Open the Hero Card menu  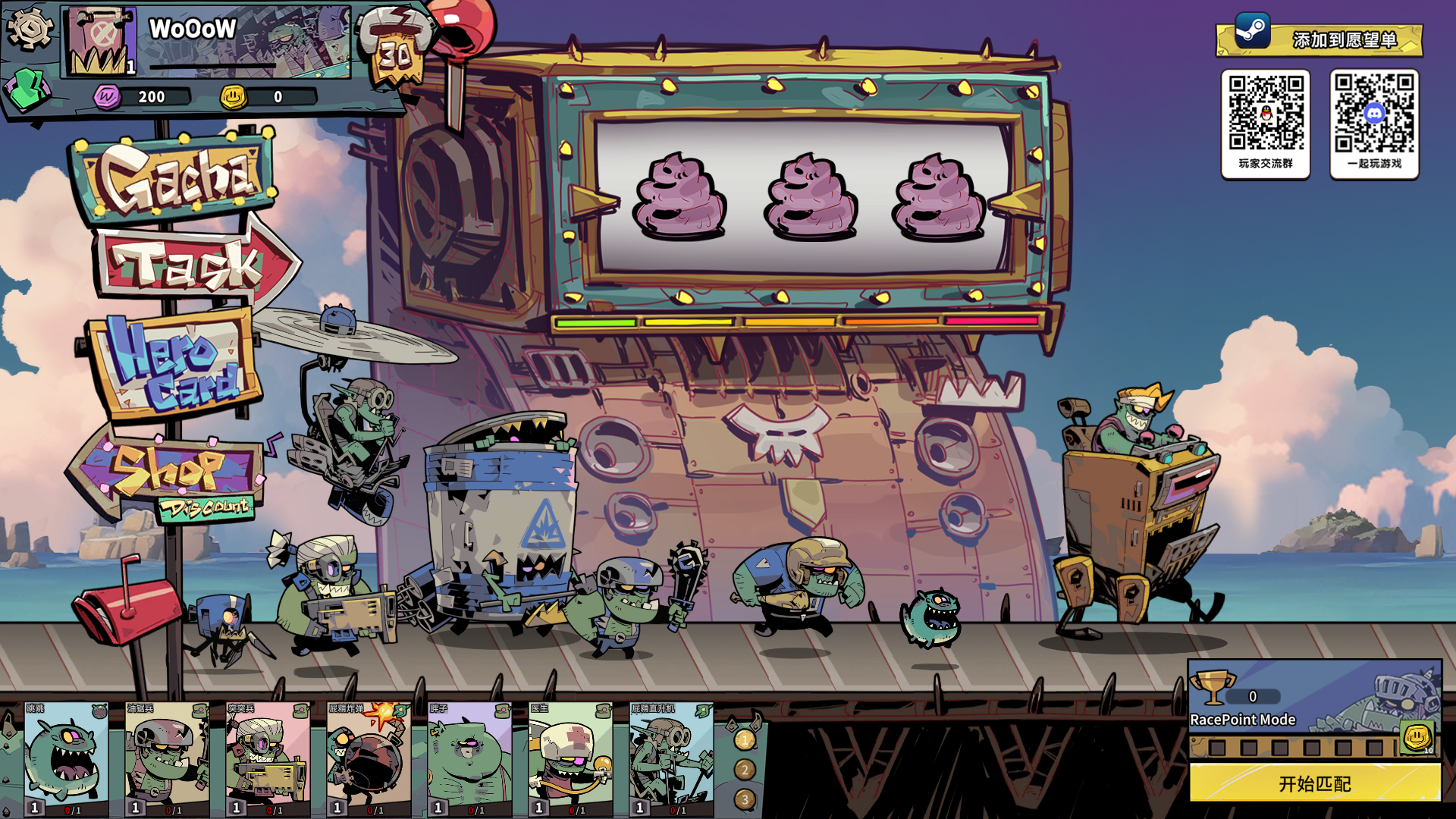[174, 364]
